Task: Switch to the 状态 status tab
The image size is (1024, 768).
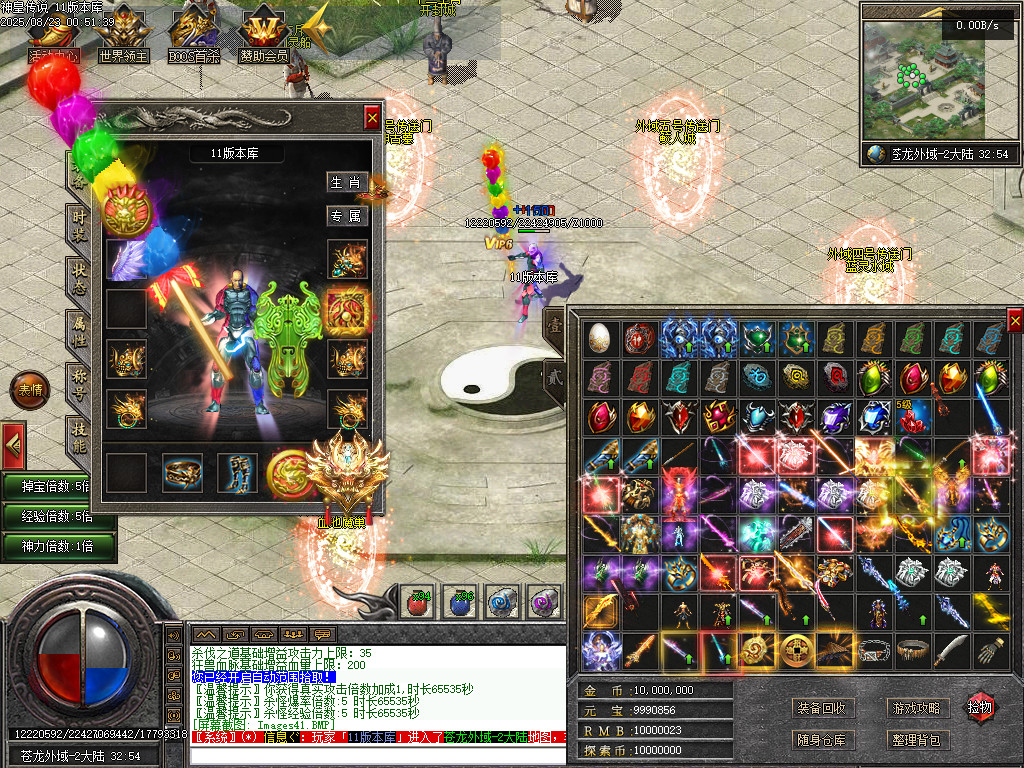Action: pos(80,277)
